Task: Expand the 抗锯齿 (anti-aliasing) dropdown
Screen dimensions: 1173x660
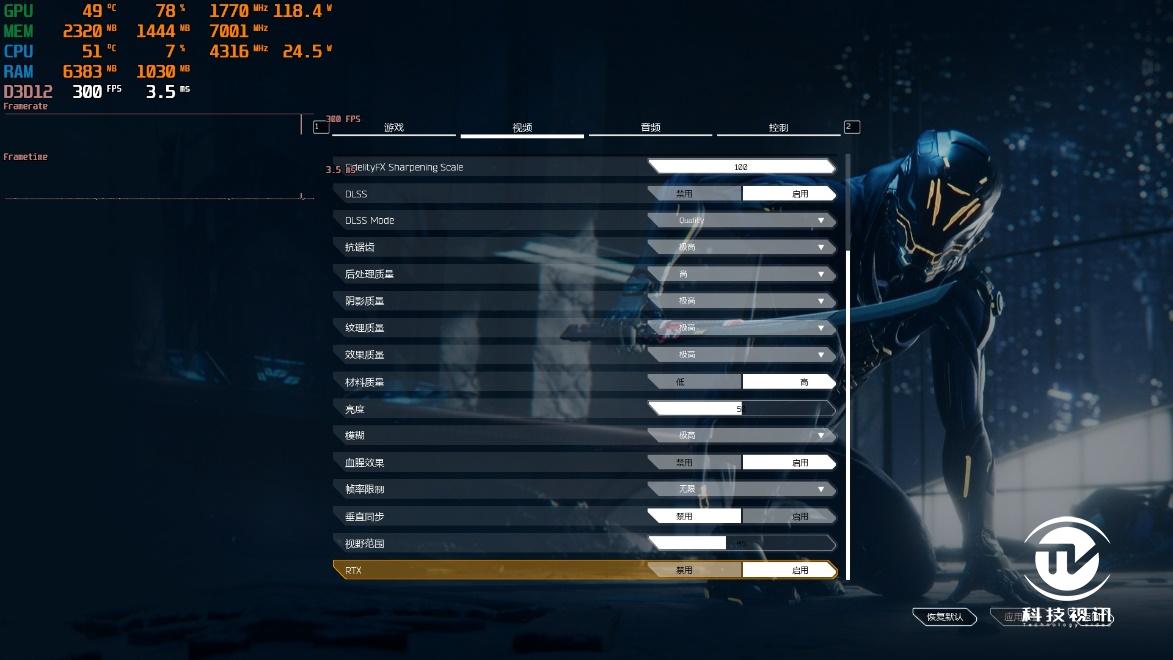Action: point(741,247)
